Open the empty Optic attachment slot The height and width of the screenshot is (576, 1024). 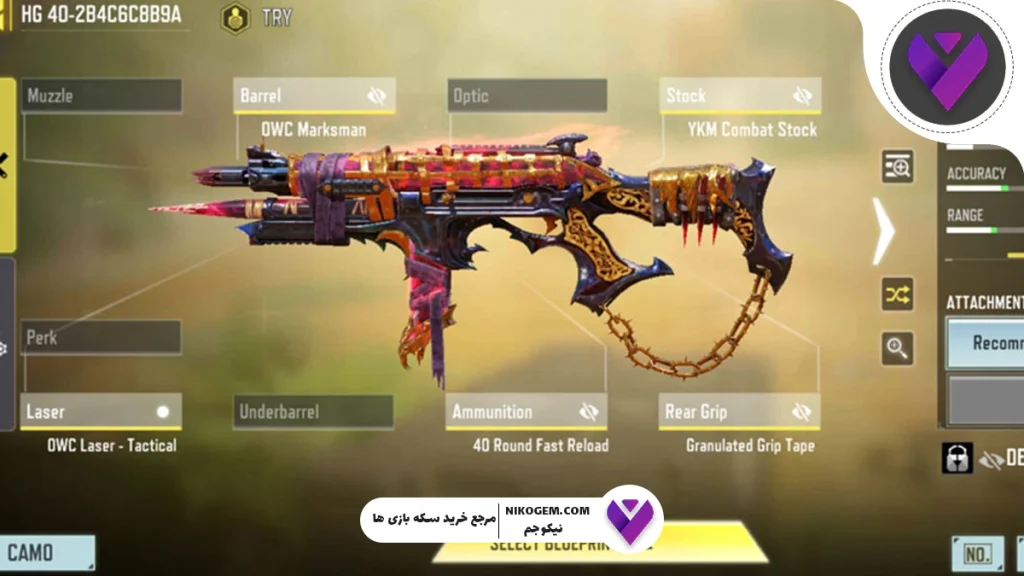pos(527,96)
